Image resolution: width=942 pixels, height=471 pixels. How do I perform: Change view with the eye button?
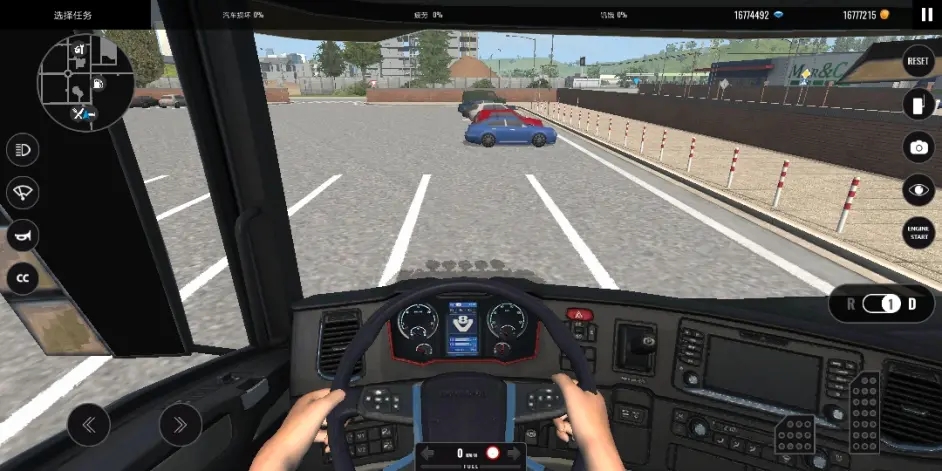point(918,191)
